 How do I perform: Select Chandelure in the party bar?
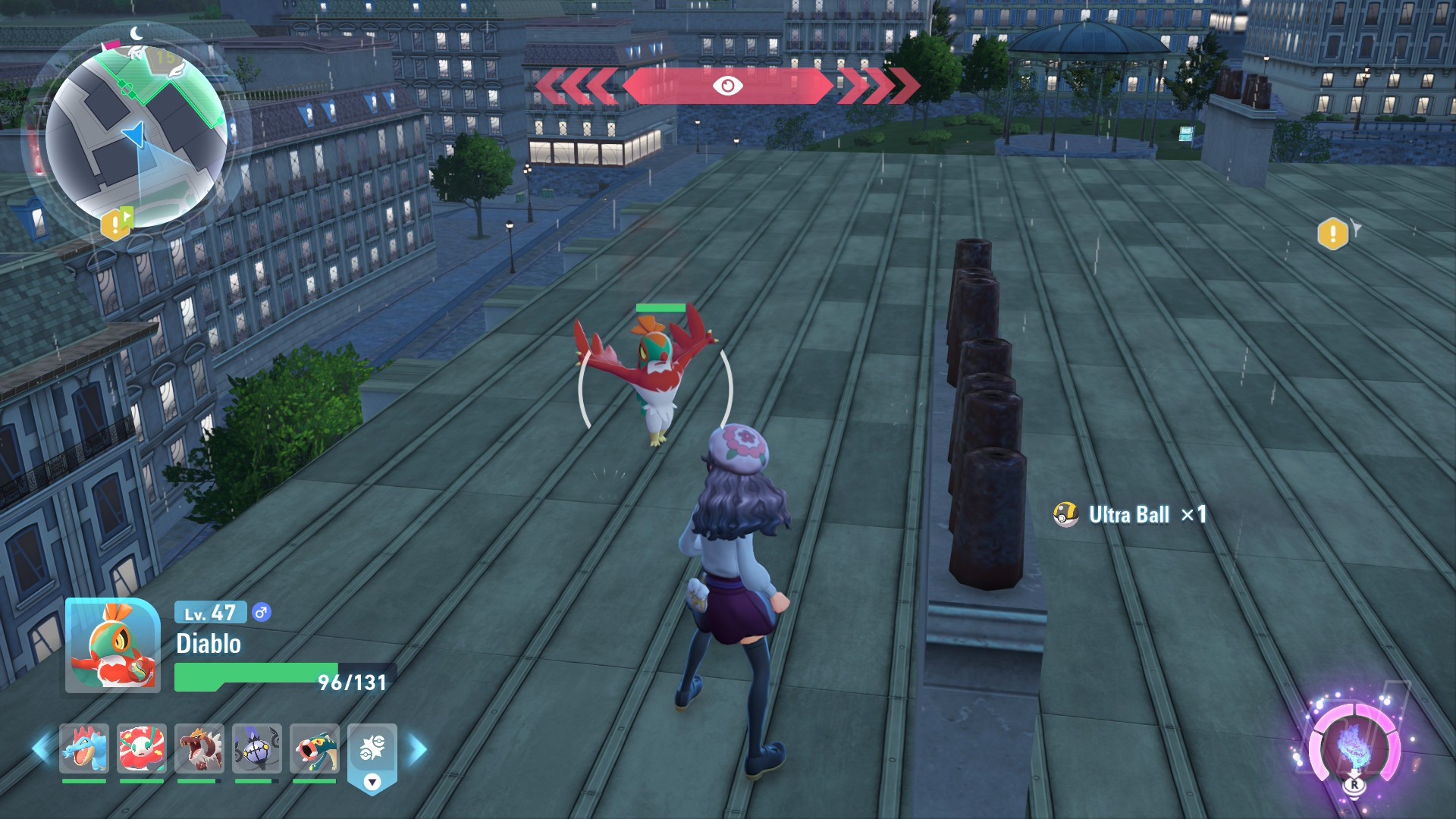point(257,748)
